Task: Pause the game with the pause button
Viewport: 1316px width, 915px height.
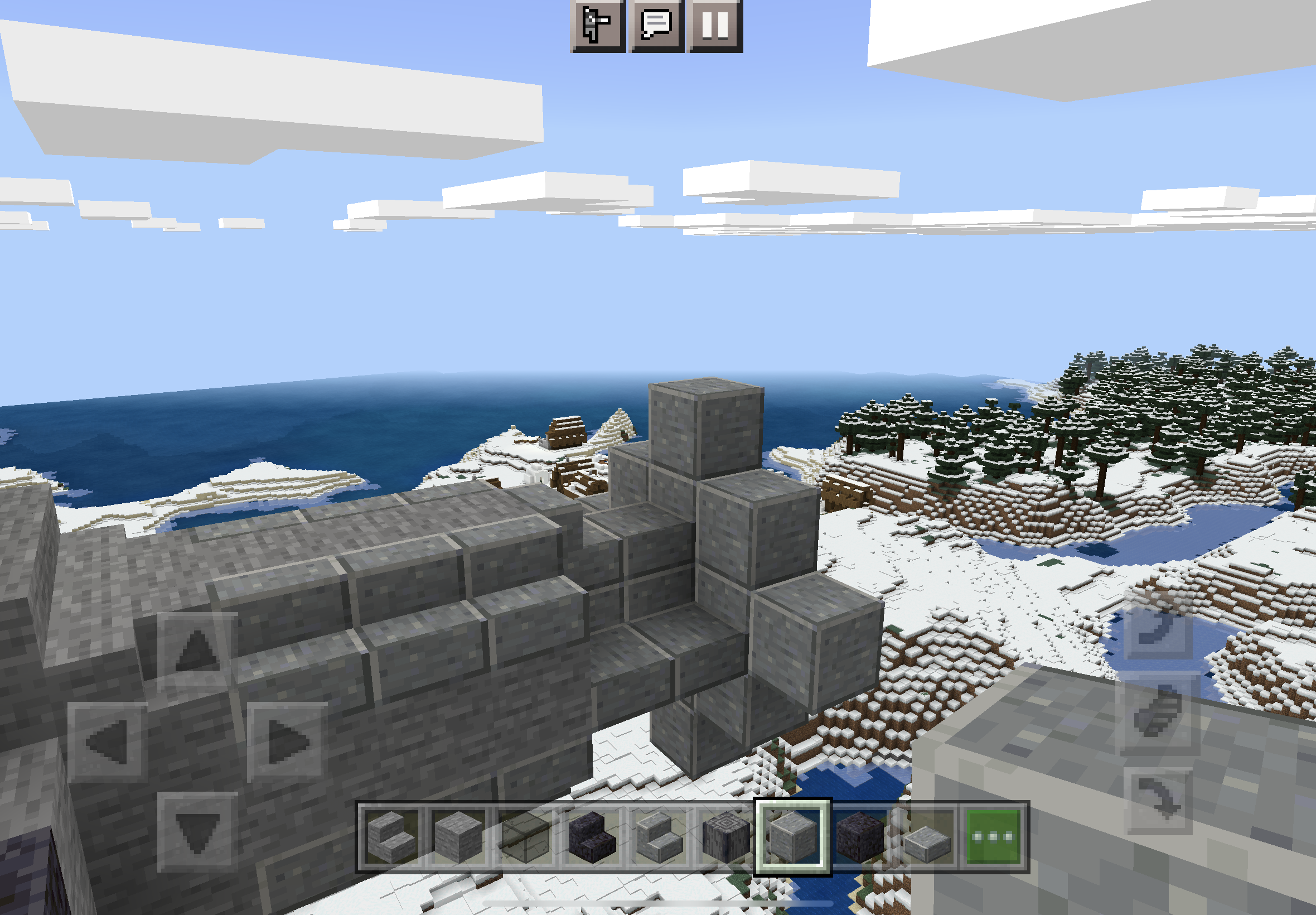Action: pyautogui.click(x=715, y=25)
